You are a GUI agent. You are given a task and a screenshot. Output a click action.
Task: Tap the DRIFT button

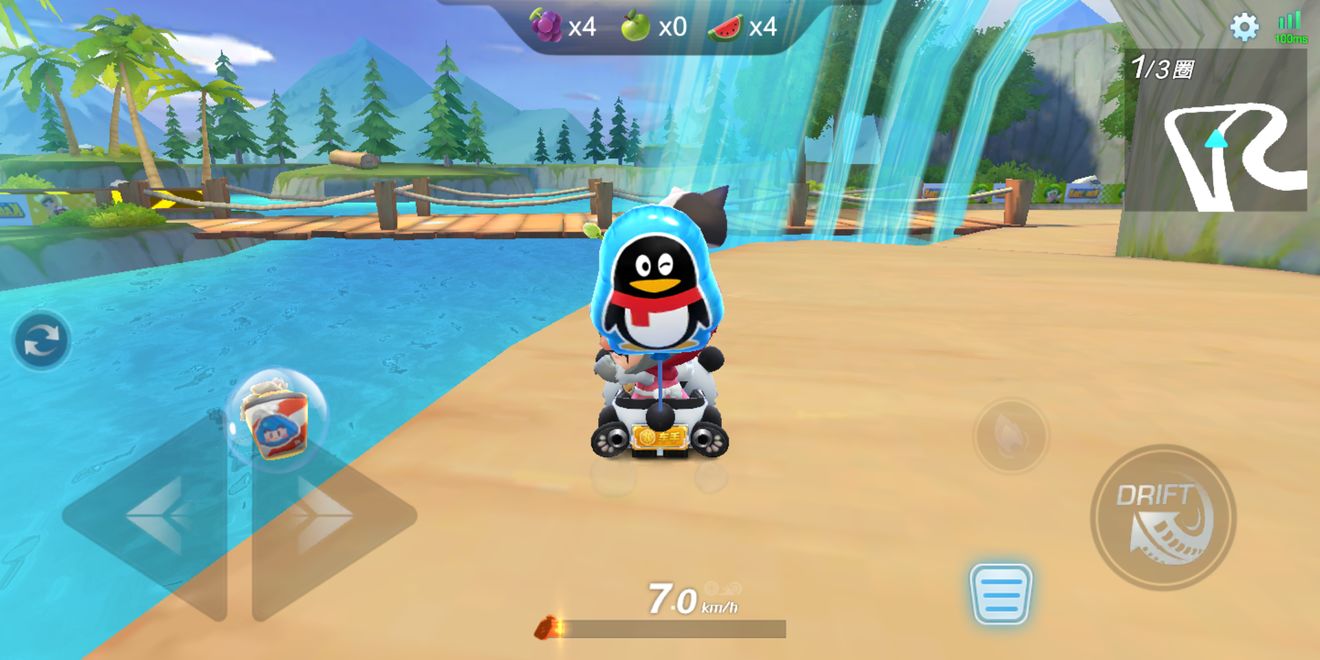pos(1162,517)
